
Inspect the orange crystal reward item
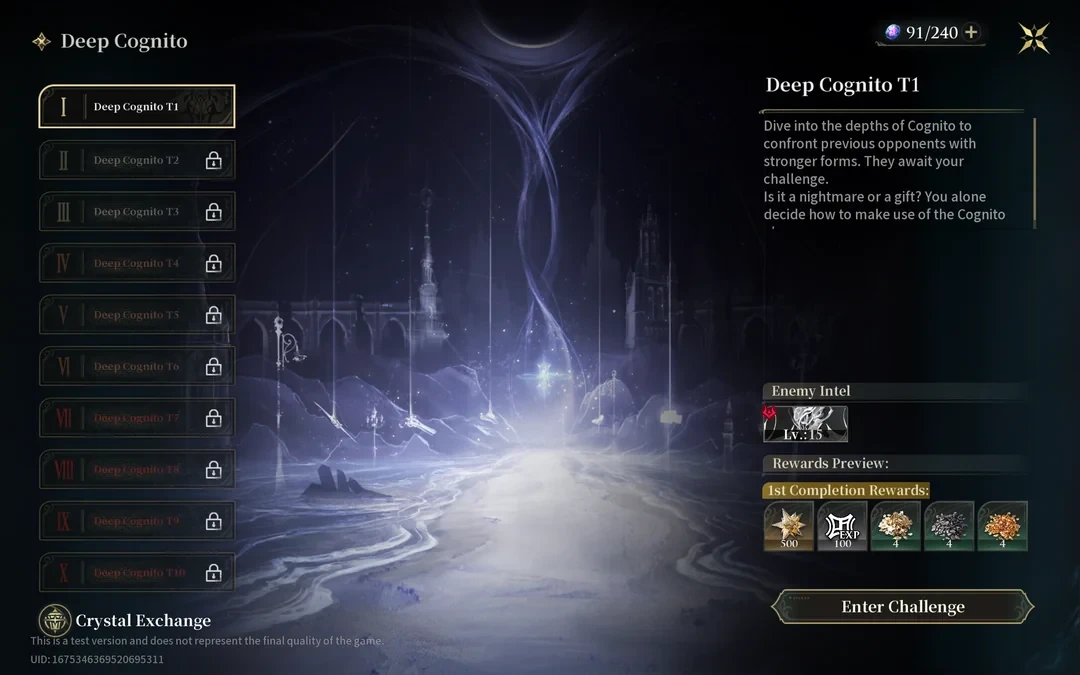click(1003, 526)
